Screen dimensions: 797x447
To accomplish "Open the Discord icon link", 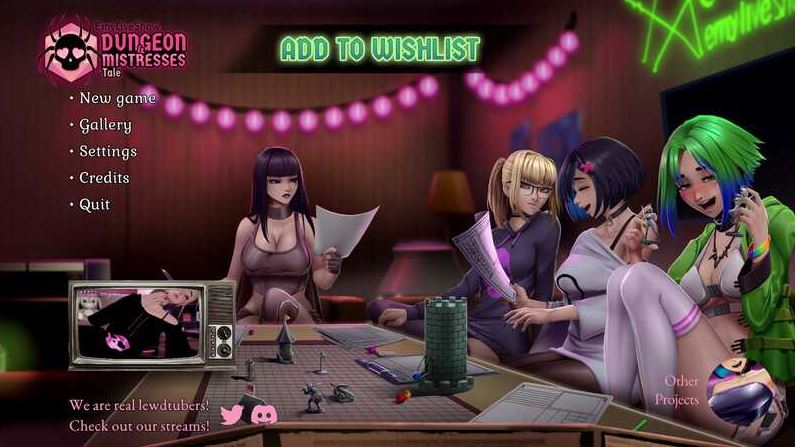I will 264,413.
